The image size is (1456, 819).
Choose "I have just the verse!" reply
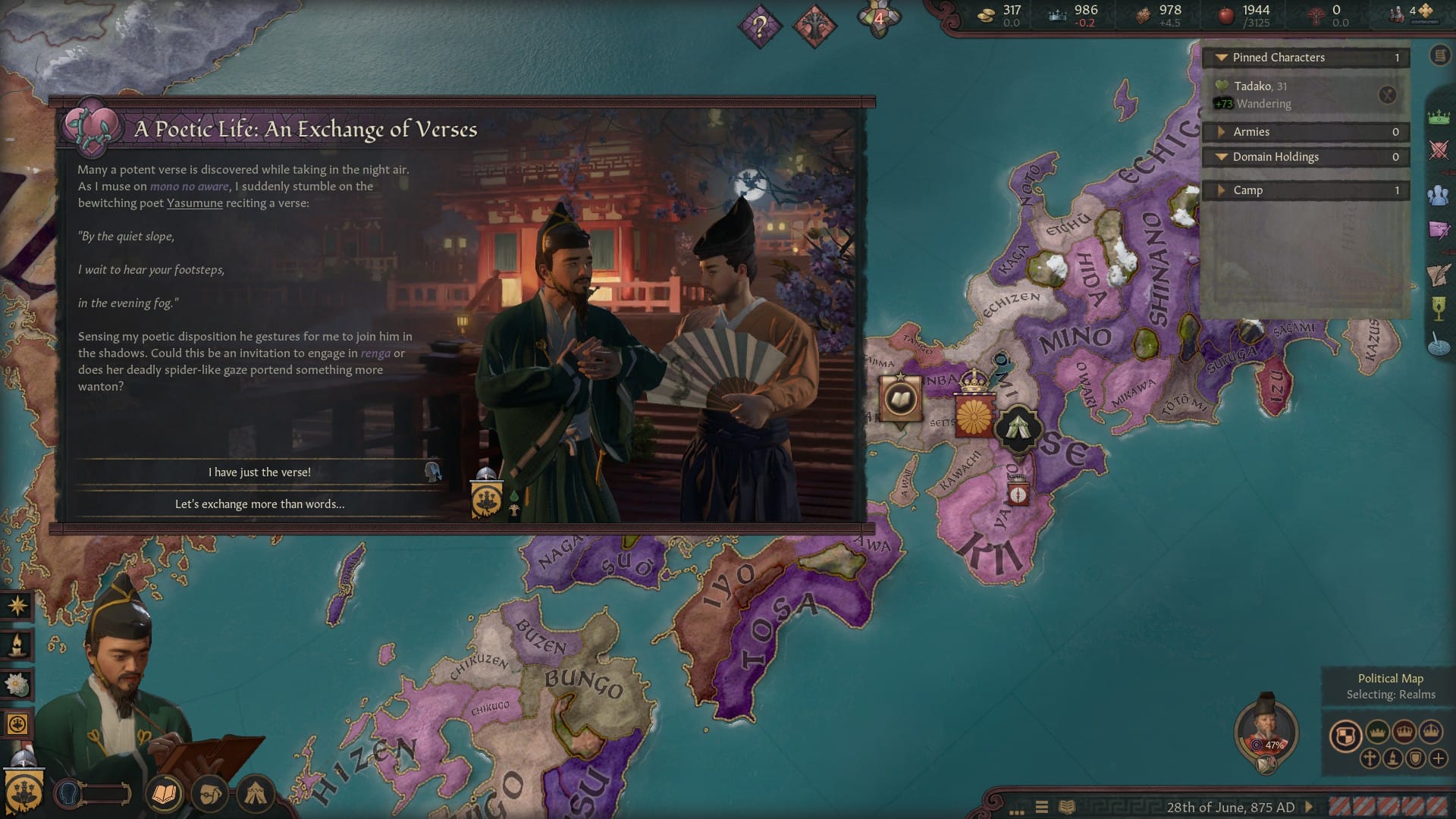pos(259,472)
